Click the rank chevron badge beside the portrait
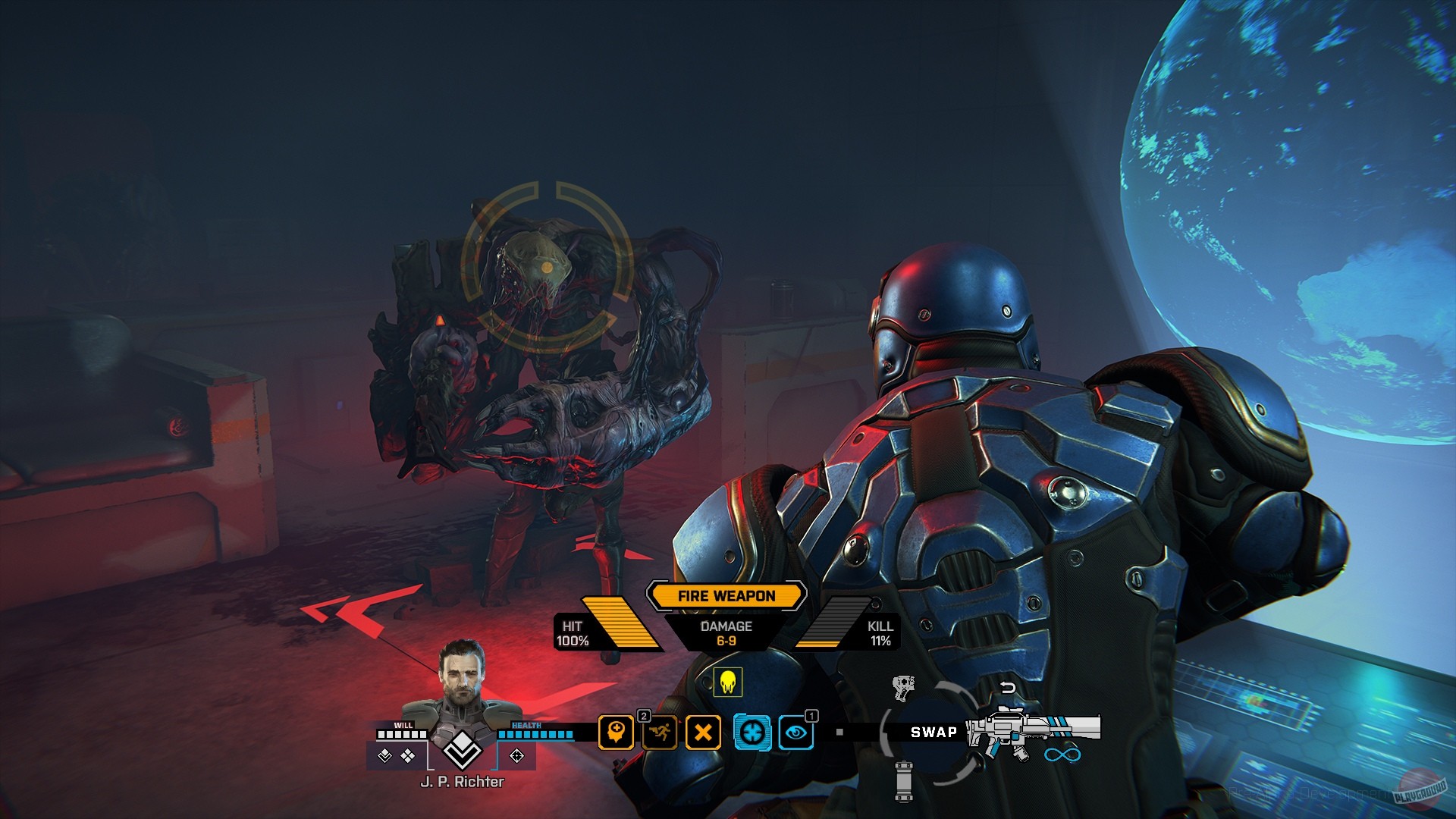Screen dimensions: 1456x819 point(461,751)
